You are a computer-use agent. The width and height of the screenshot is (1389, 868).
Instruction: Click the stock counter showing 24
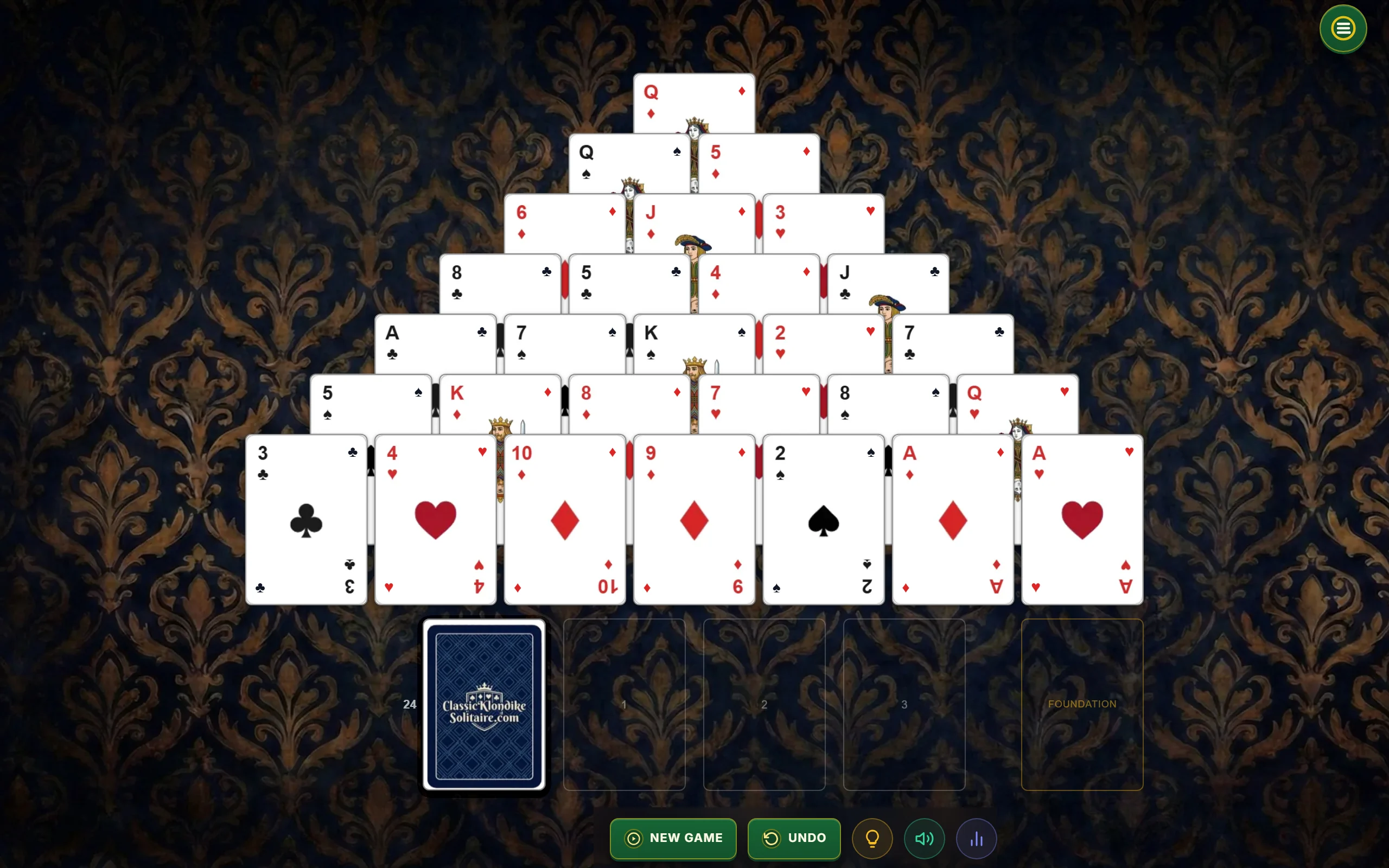(409, 704)
